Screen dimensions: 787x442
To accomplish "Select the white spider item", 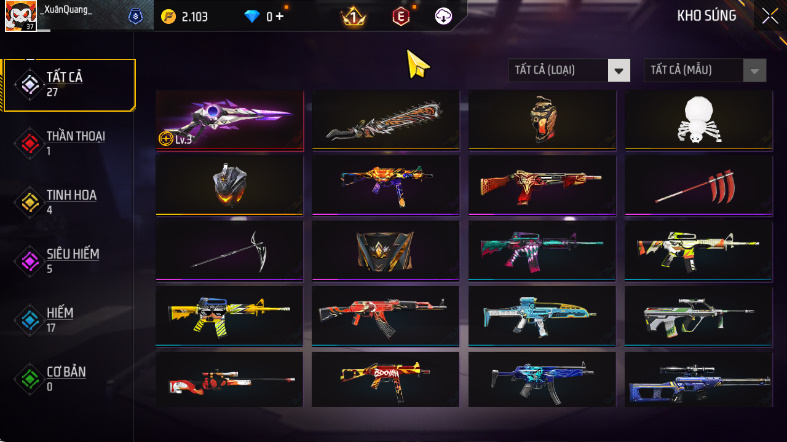I will 698,120.
